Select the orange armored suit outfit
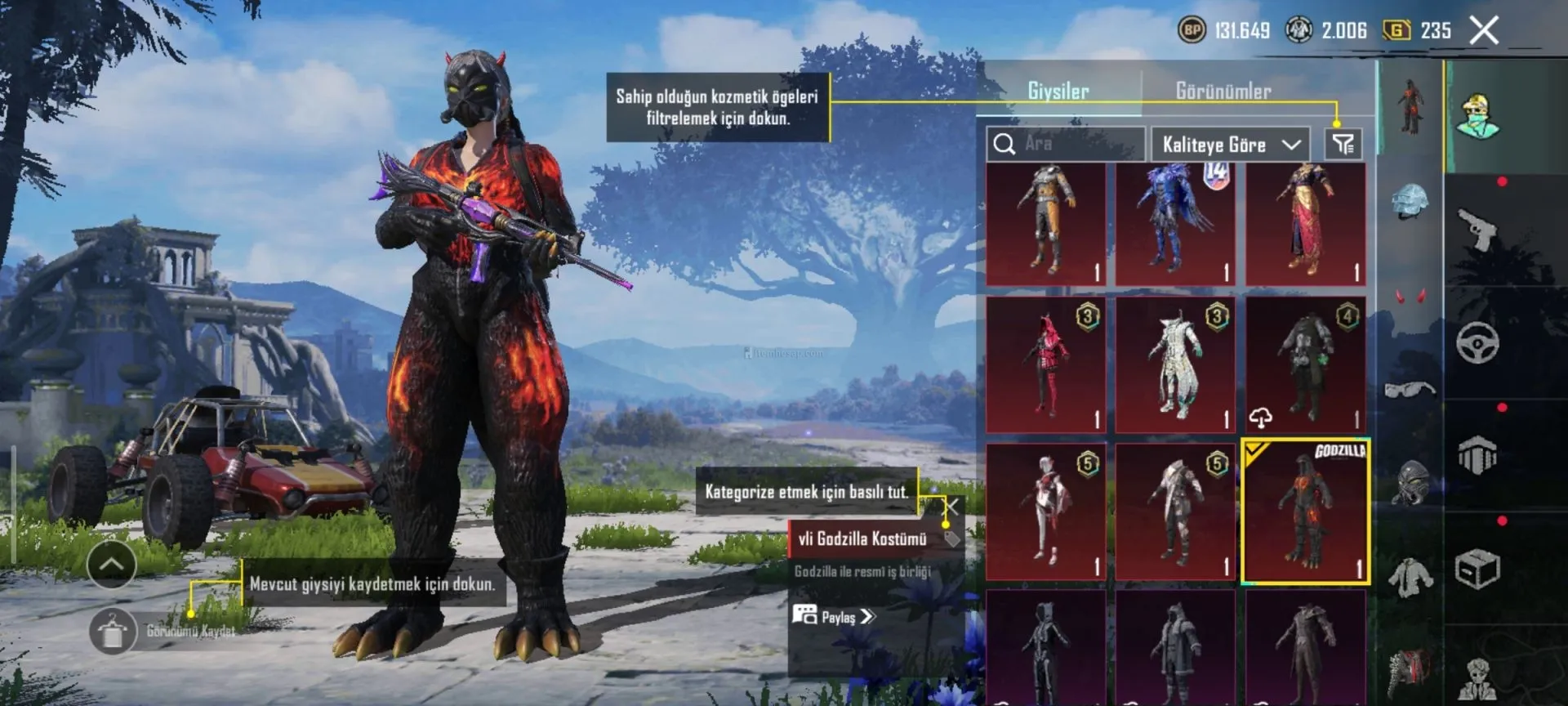The width and height of the screenshot is (1568, 706). pyautogui.click(x=1045, y=224)
